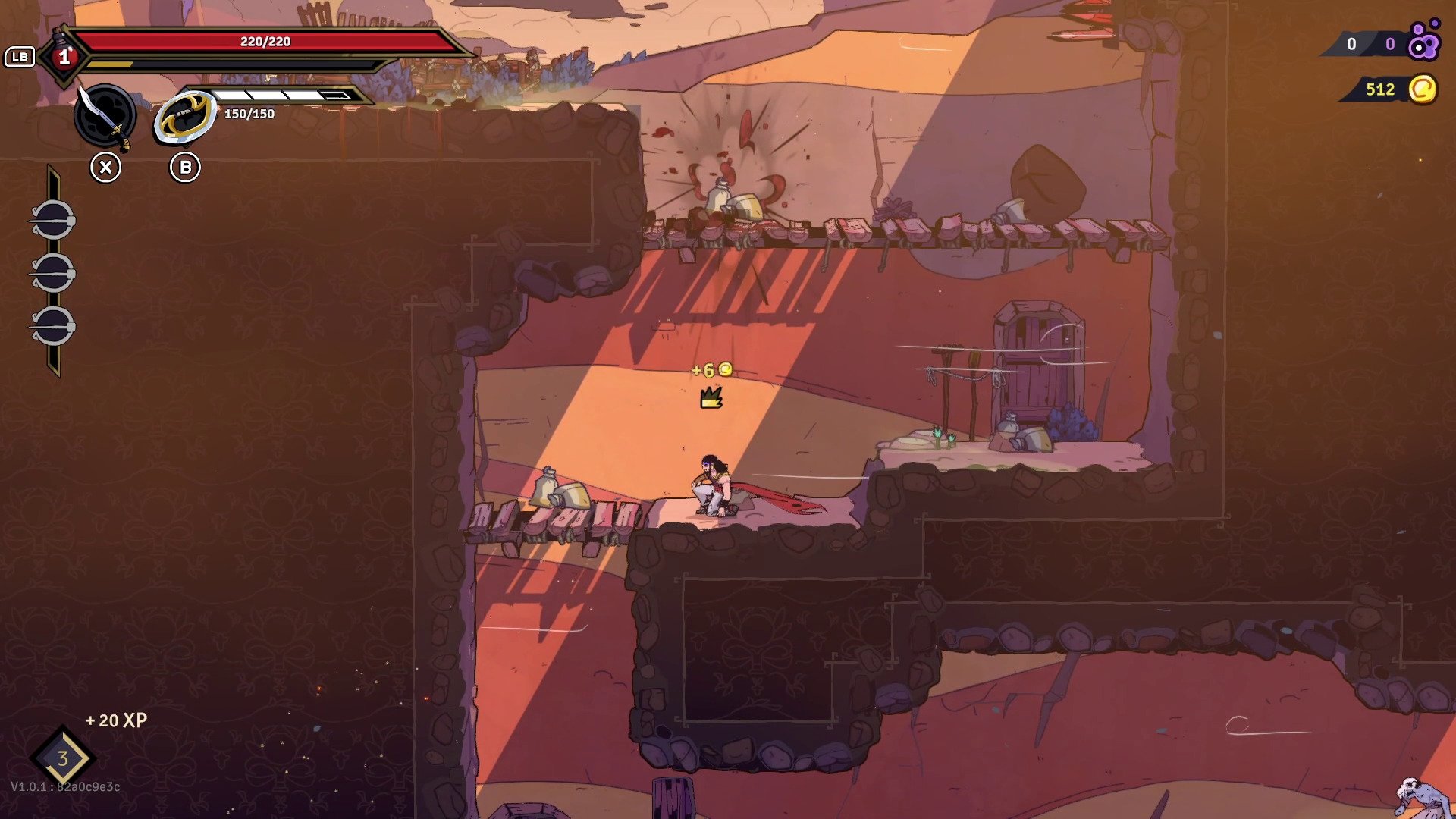The image size is (1456, 819).
Task: Click the purple spirit orbs icon
Action: [1423, 42]
